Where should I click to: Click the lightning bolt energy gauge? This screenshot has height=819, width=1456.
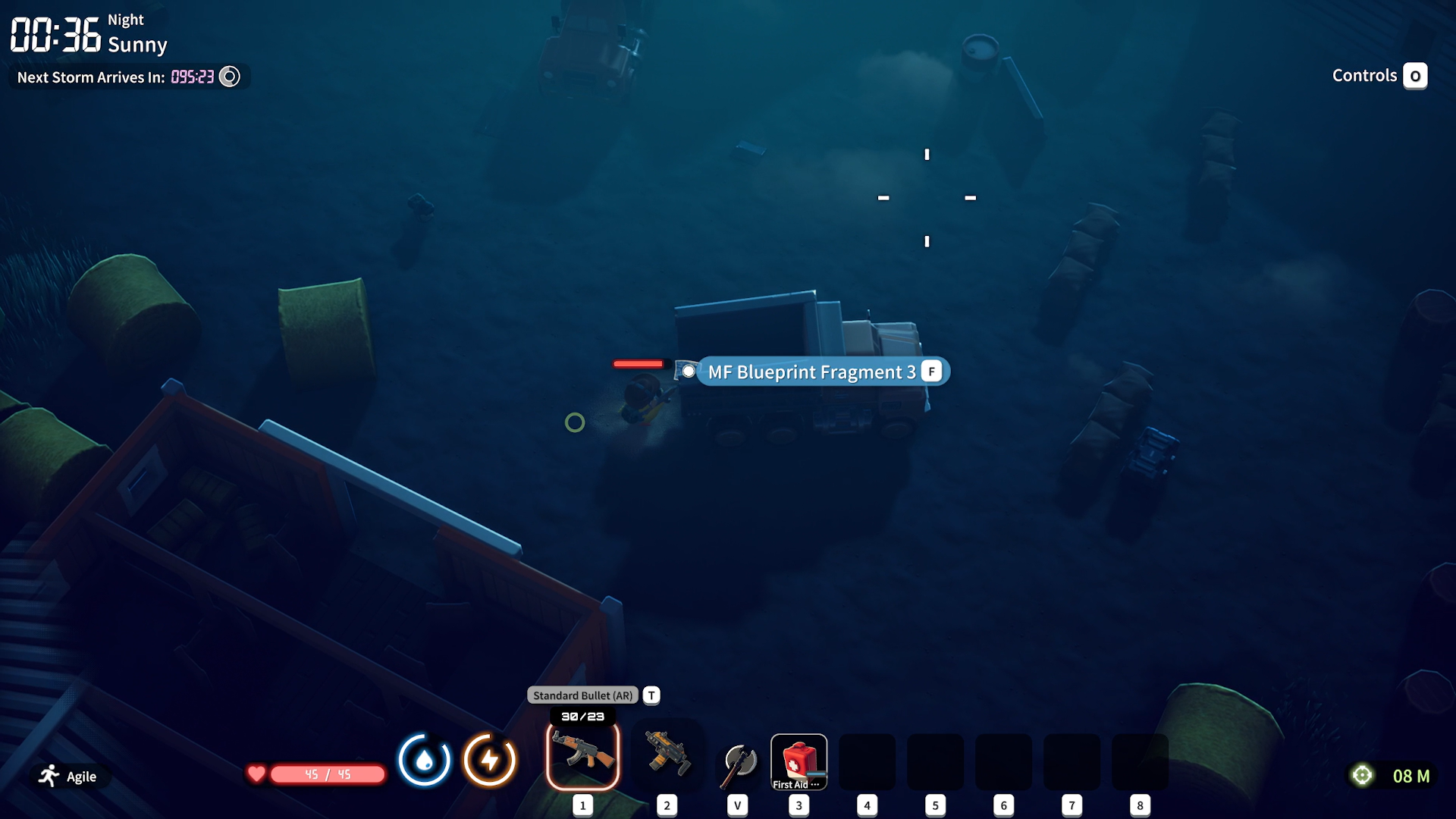click(x=490, y=760)
